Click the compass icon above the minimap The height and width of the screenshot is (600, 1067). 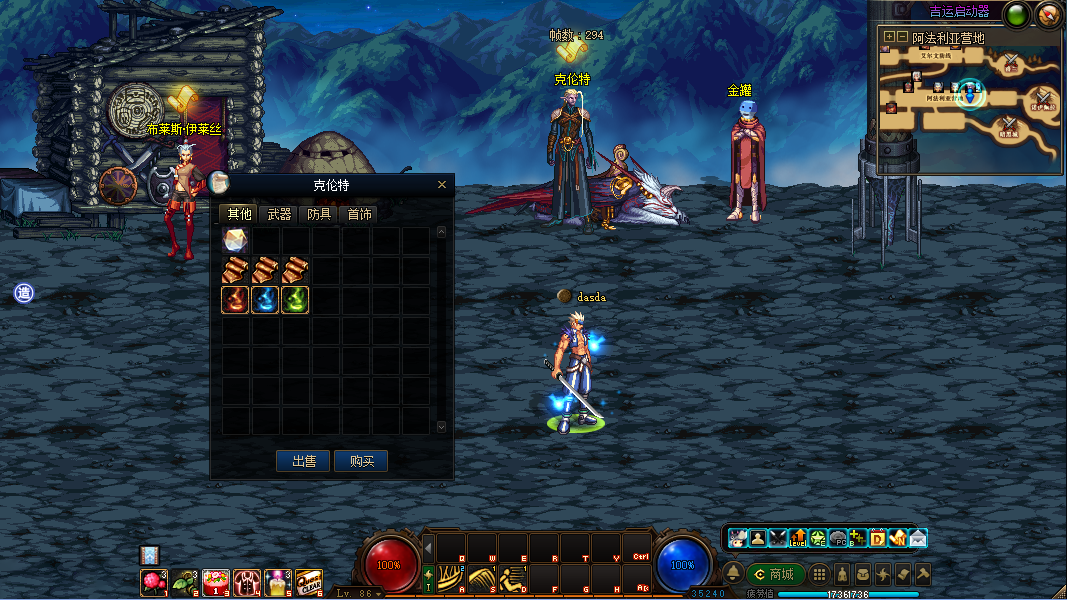tap(1048, 14)
